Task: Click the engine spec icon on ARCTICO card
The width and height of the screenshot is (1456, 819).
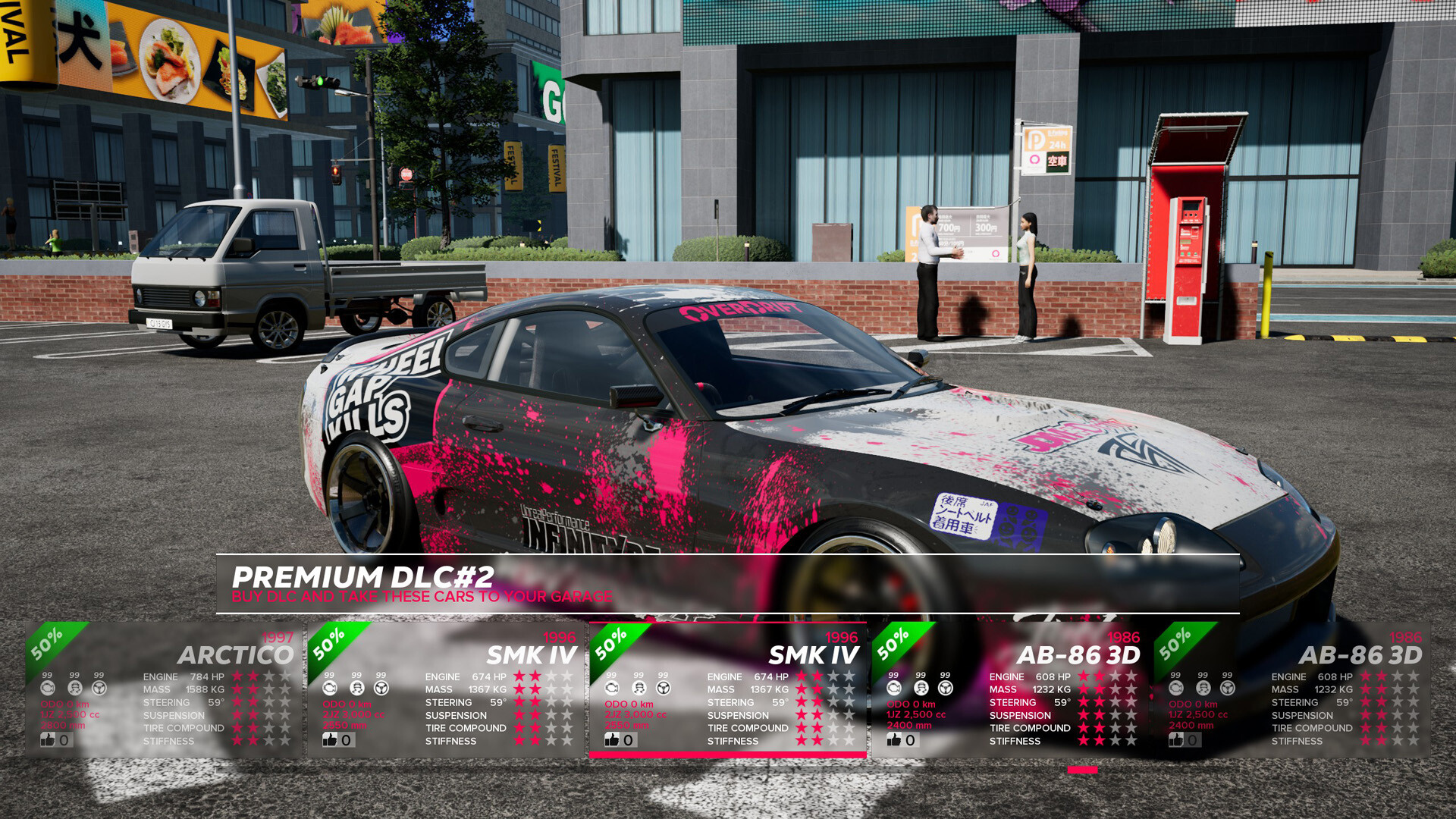Action: (x=49, y=688)
